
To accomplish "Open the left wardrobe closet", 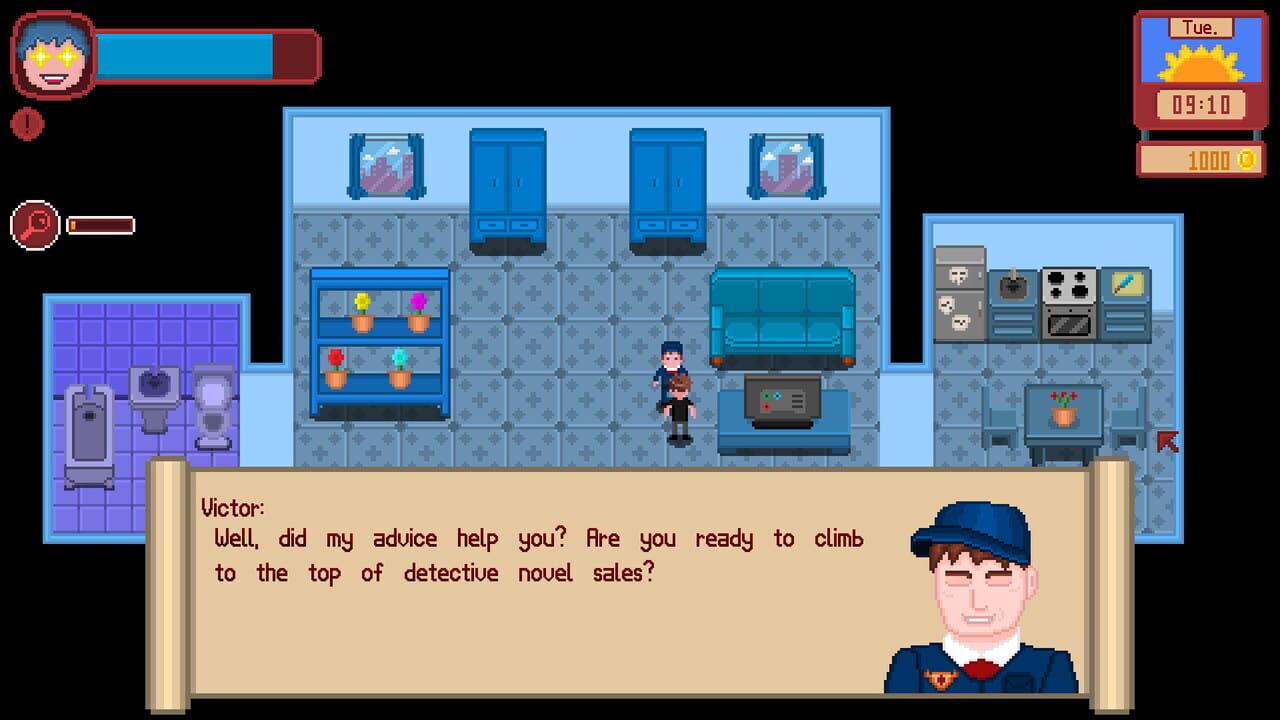I will click(x=506, y=180).
